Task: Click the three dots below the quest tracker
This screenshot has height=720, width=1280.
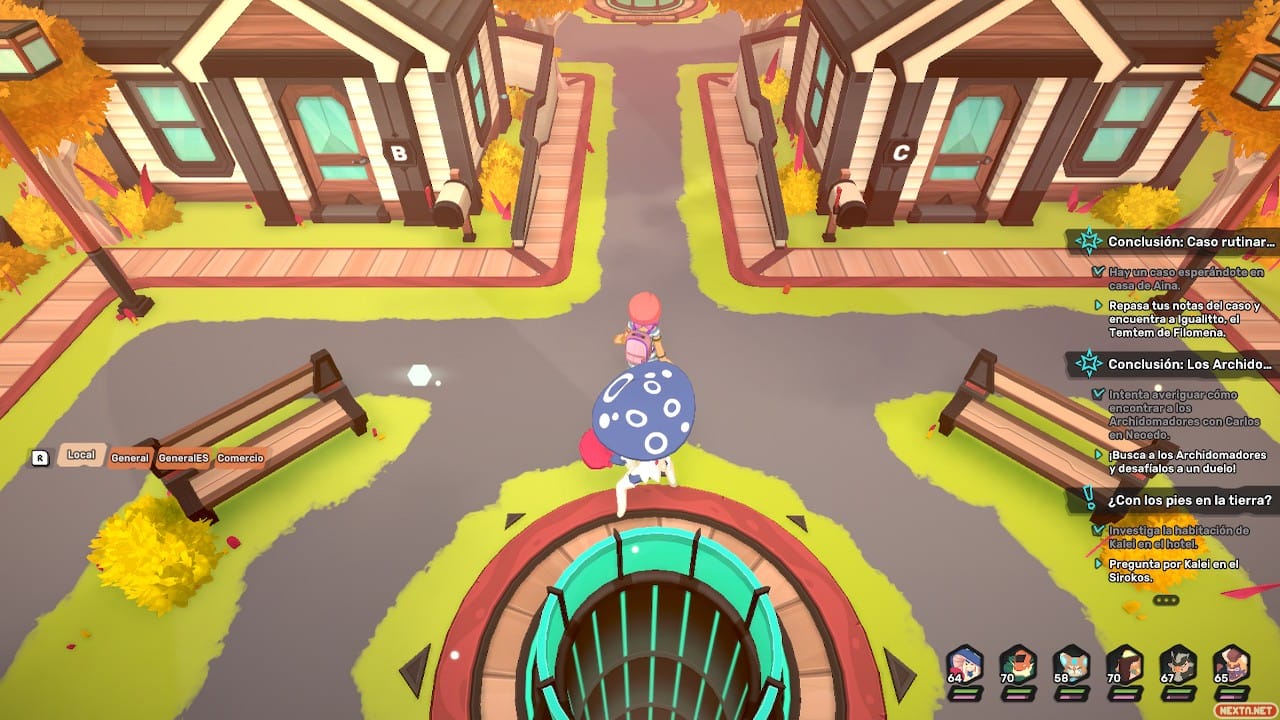Action: click(1166, 598)
